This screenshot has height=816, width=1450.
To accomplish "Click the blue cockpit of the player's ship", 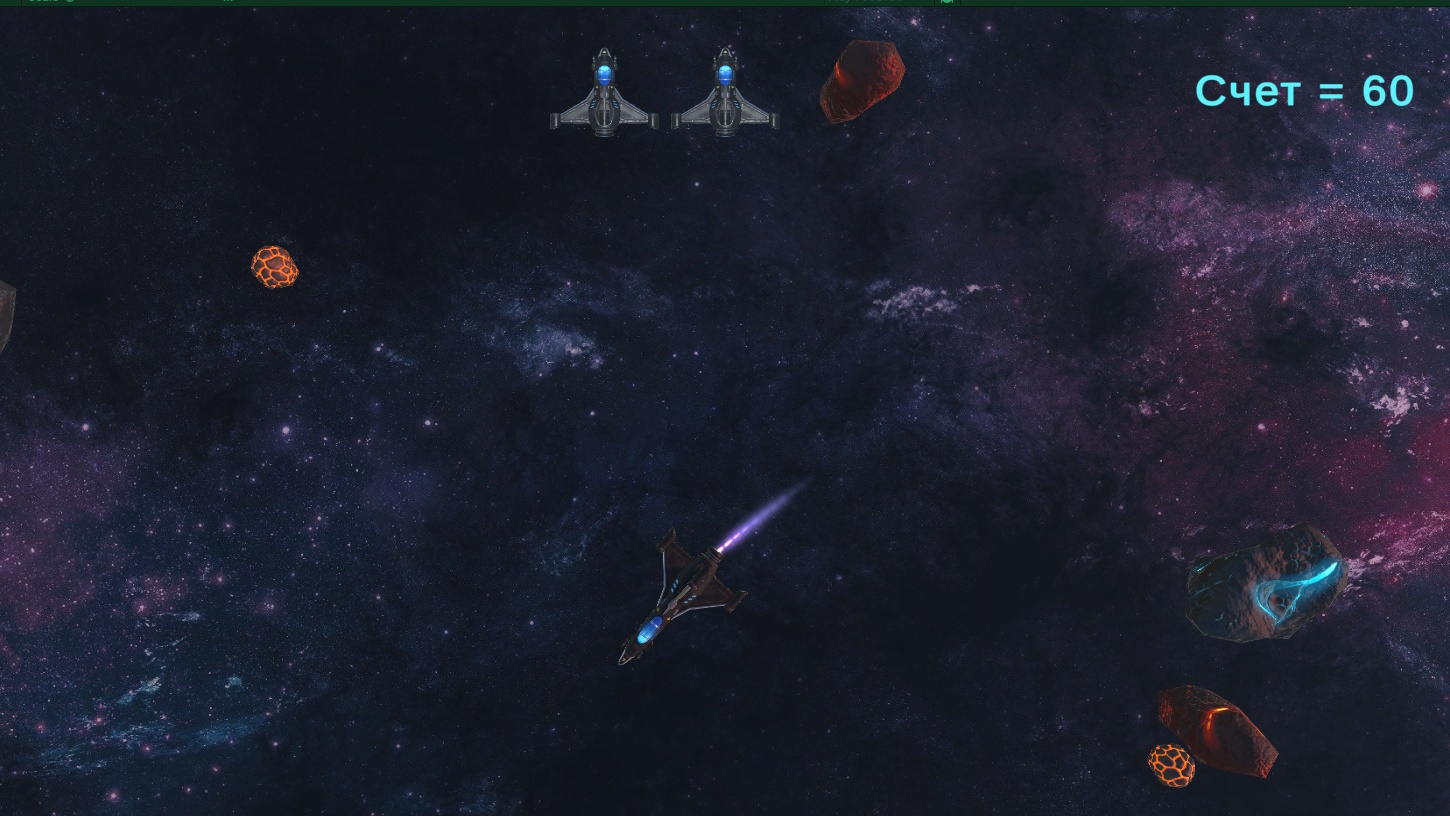I will click(x=648, y=630).
